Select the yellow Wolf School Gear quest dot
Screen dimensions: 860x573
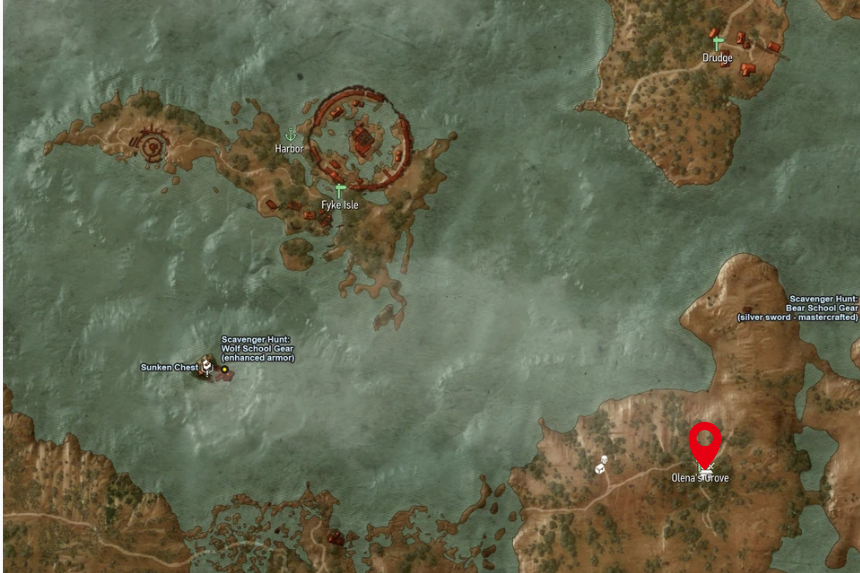pyautogui.click(x=225, y=369)
